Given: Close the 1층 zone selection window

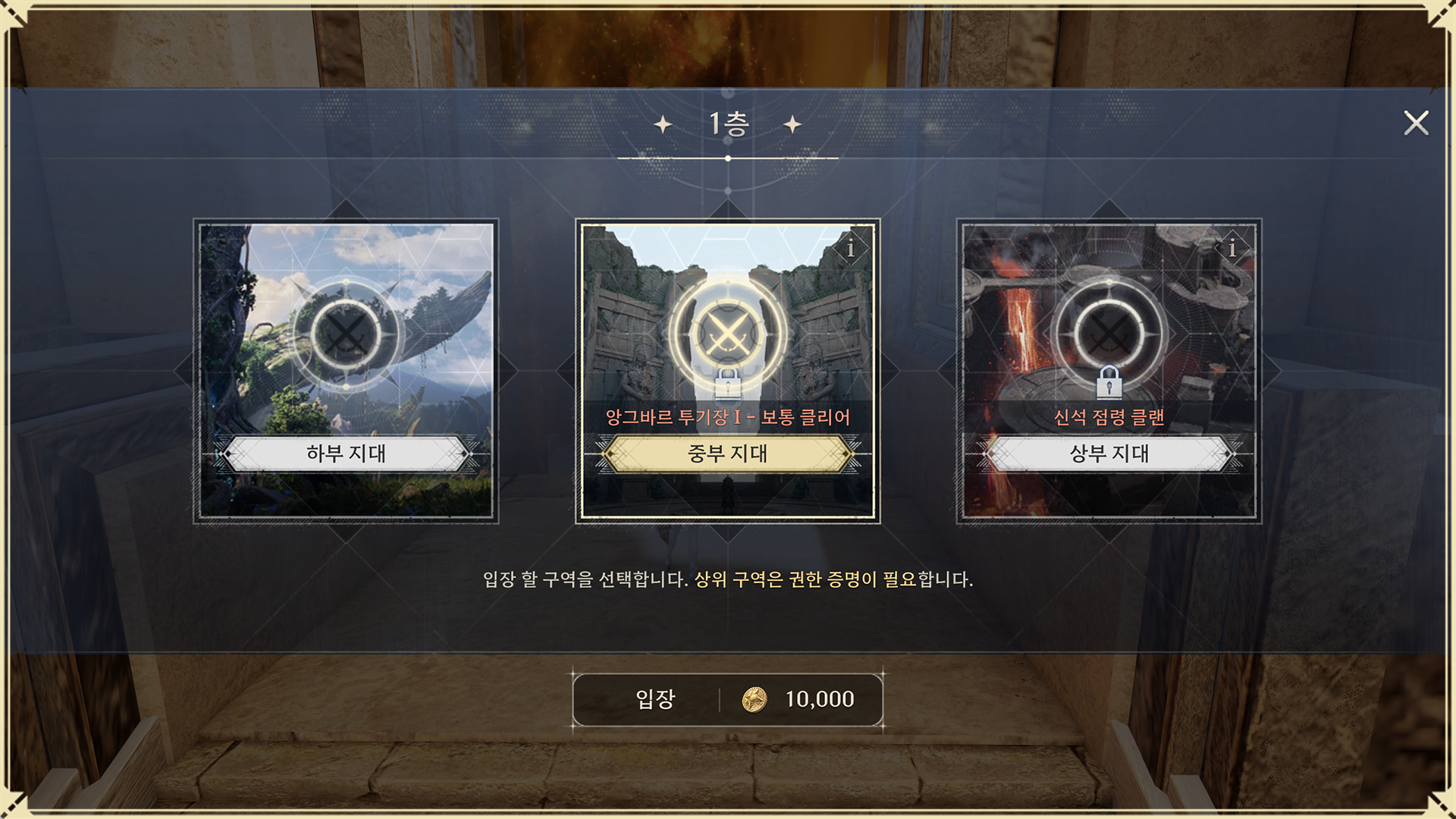Looking at the screenshot, I should [x=1415, y=123].
